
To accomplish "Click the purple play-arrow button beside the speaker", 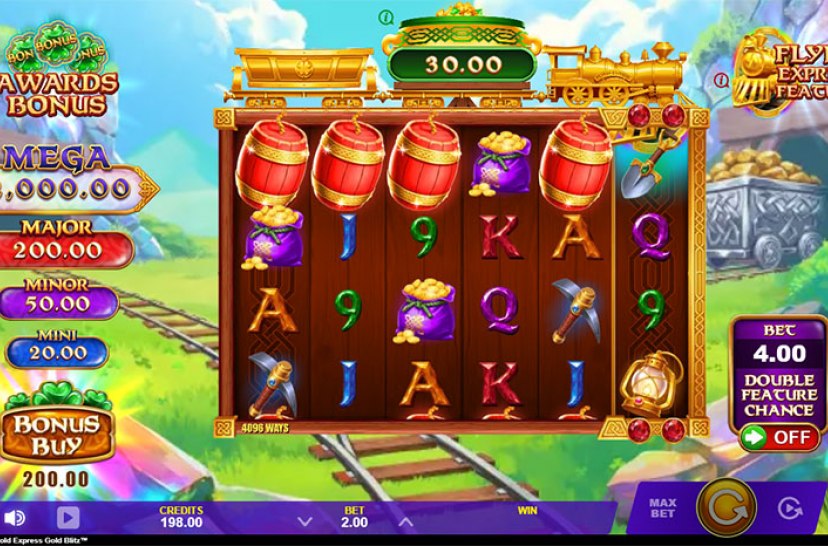I will click(x=67, y=518).
